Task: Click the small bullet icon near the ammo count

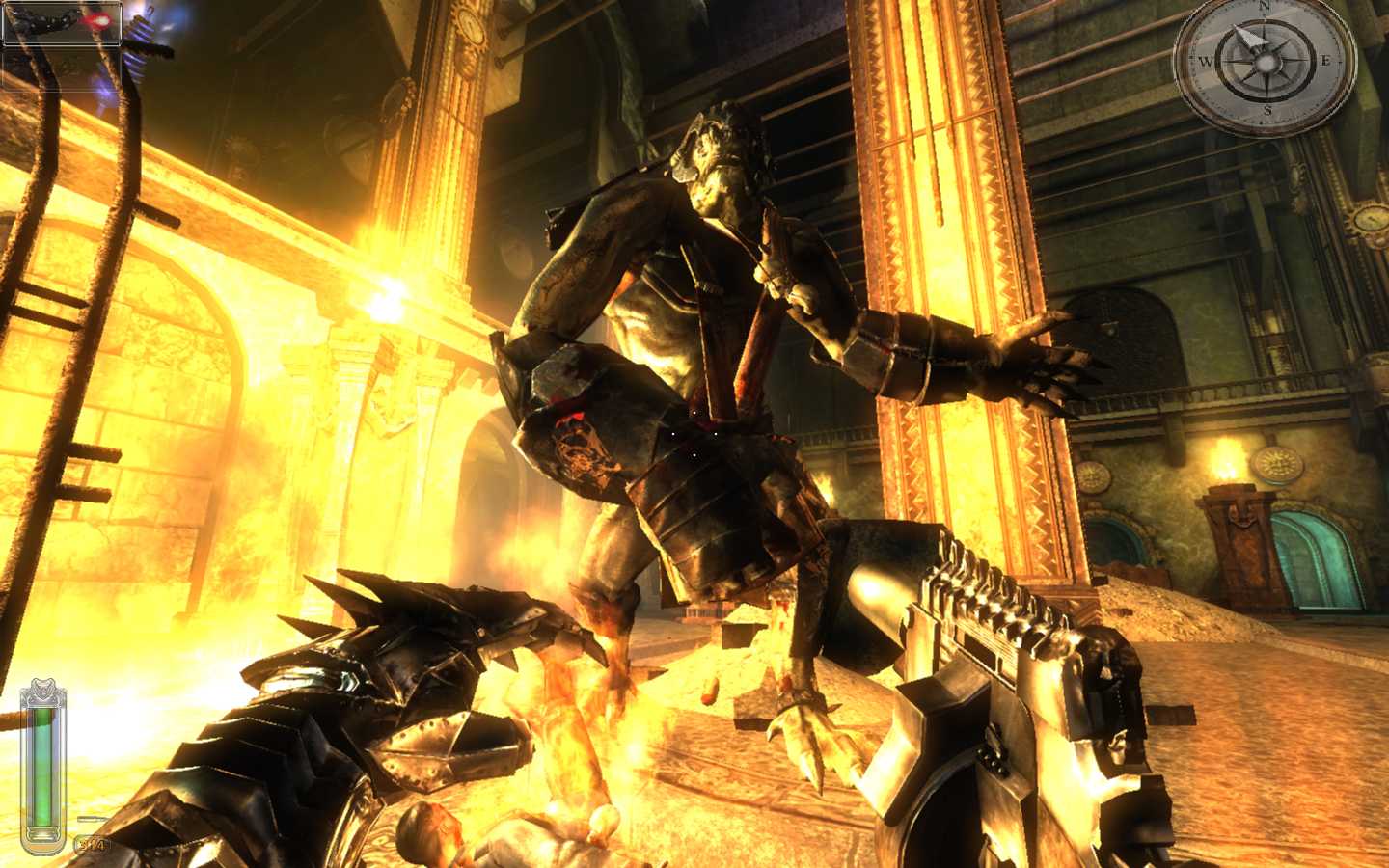Action: click(92, 818)
